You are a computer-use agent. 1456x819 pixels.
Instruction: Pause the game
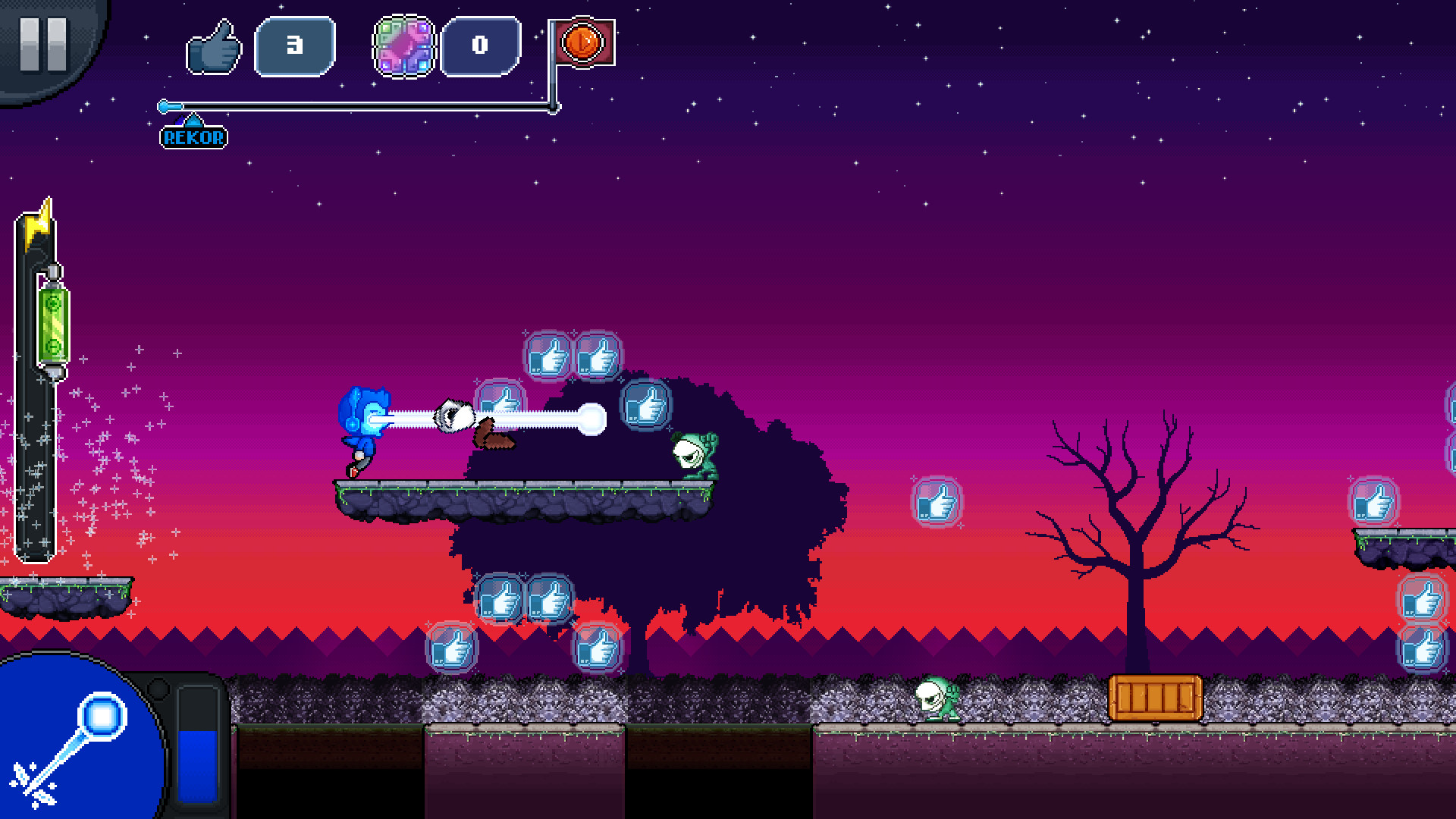(43, 45)
